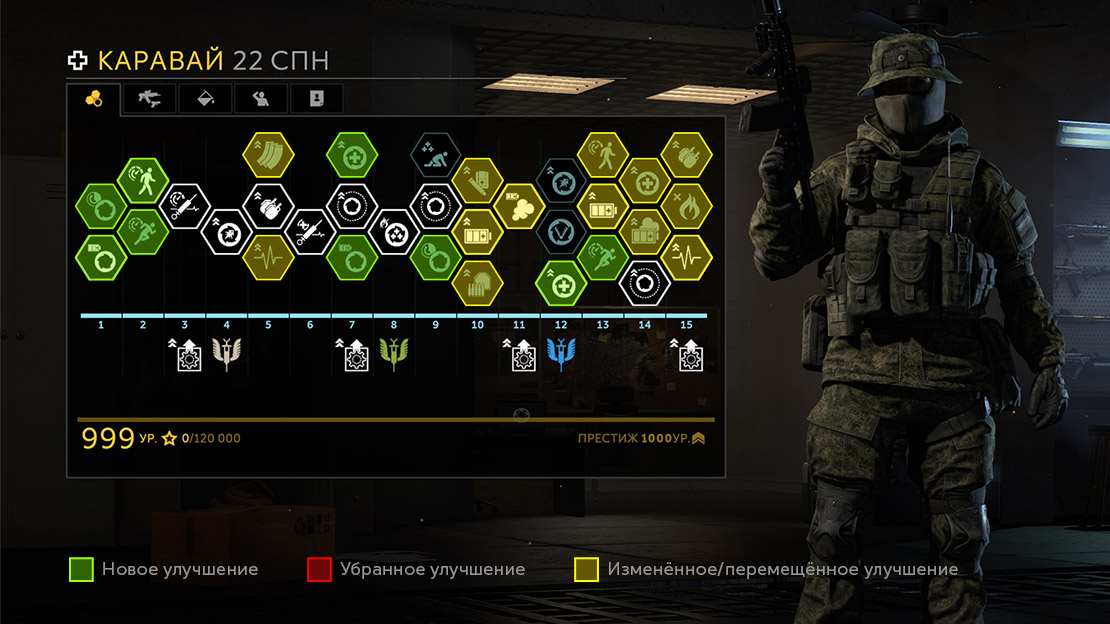This screenshot has width=1110, height=624.
Task: Open the profile document tab
Action: [316, 98]
